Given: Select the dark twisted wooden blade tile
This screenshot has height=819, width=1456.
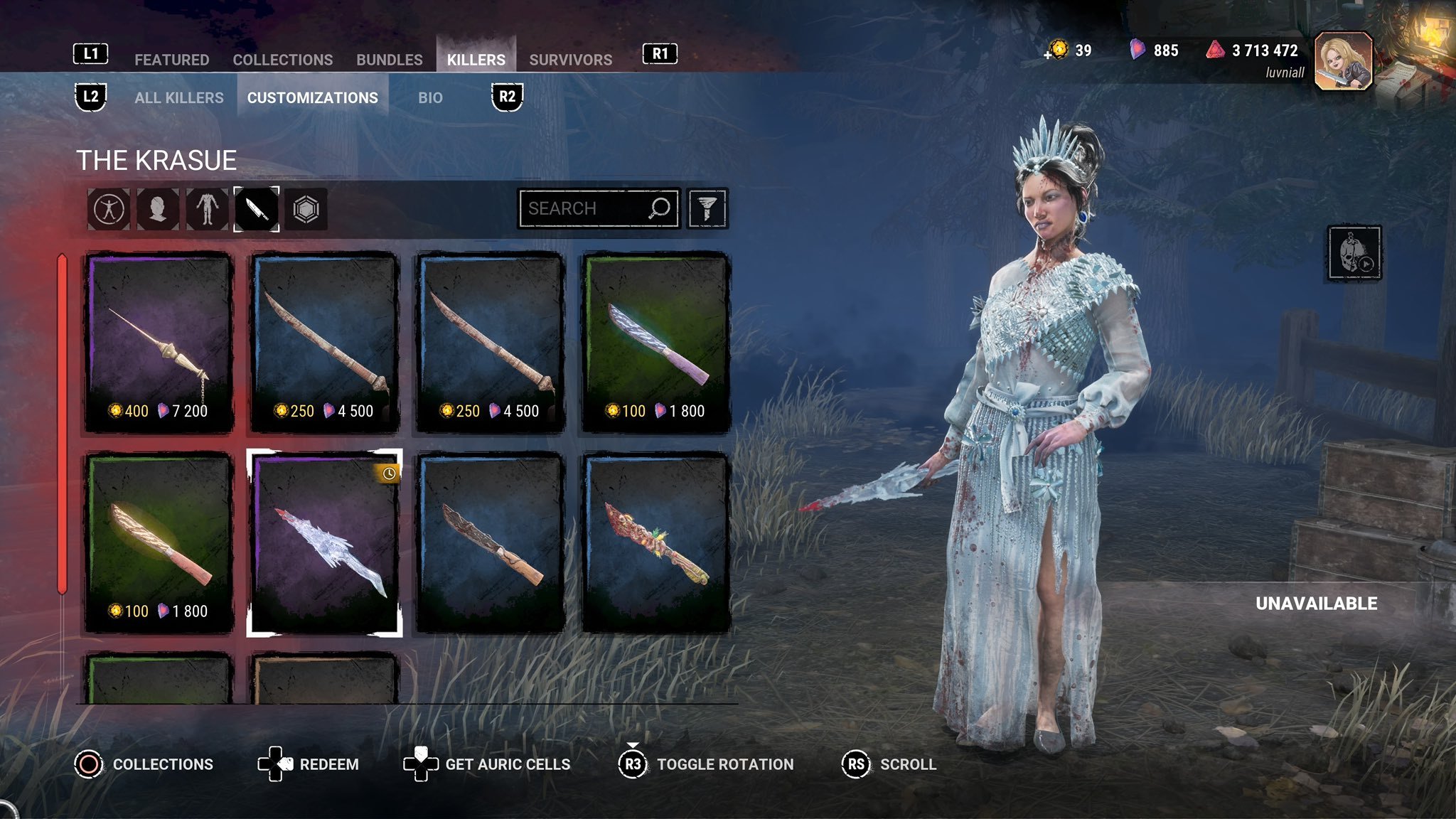Looking at the screenshot, I should coord(490,542).
